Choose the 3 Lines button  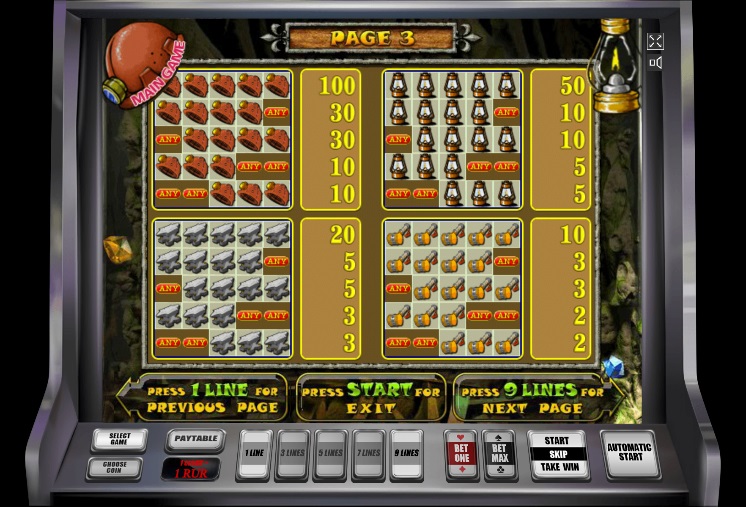292,454
